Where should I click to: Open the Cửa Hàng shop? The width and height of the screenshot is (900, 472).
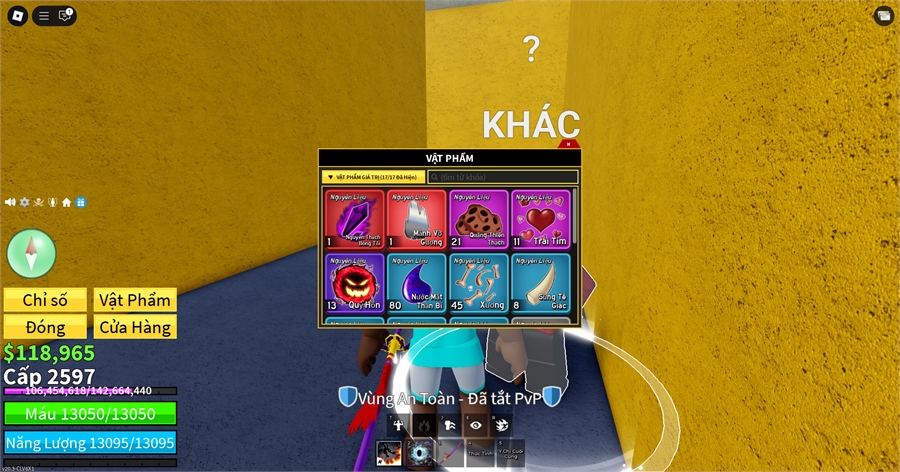pos(135,327)
